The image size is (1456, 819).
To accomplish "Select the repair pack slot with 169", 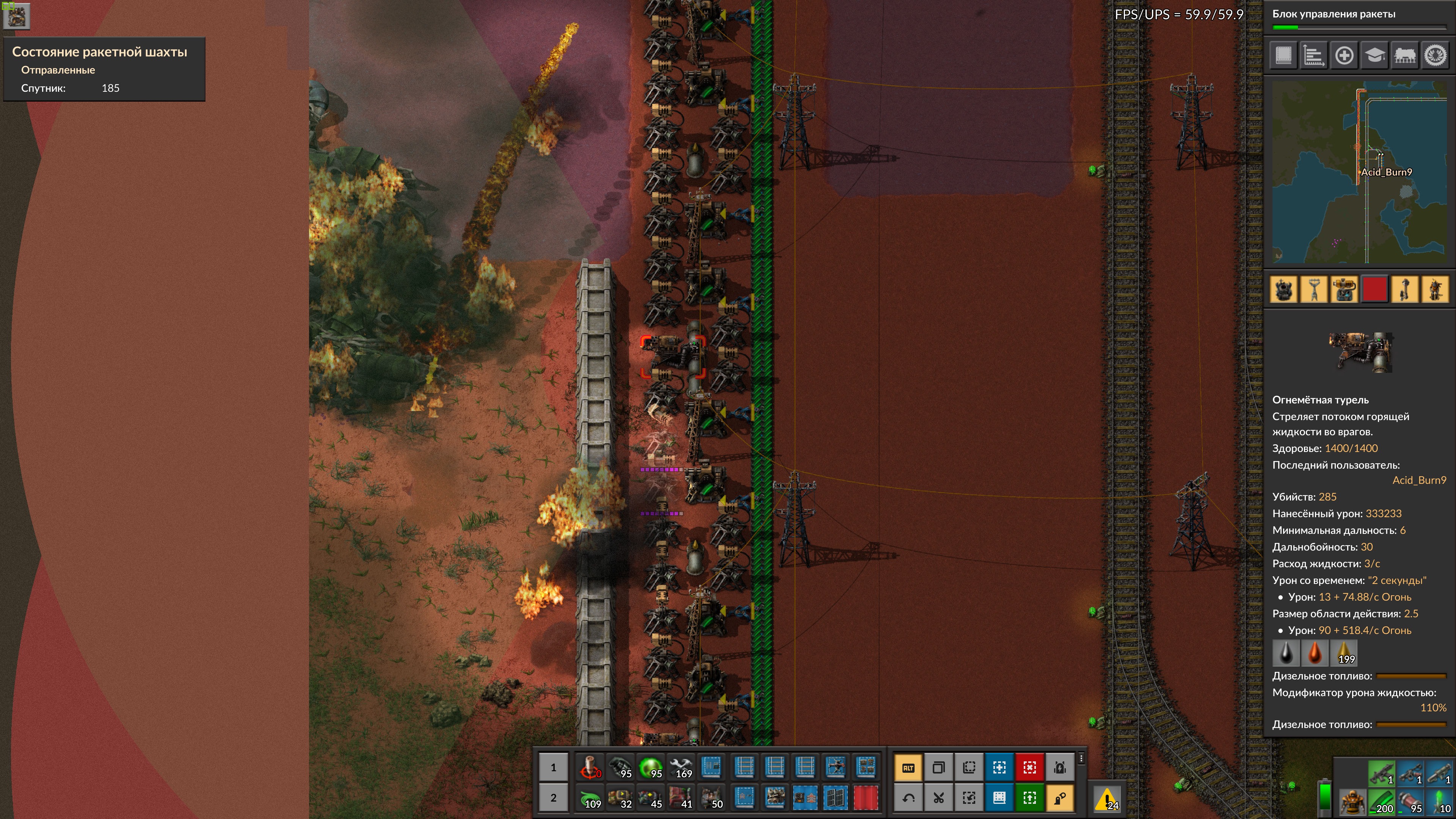I will point(682,767).
